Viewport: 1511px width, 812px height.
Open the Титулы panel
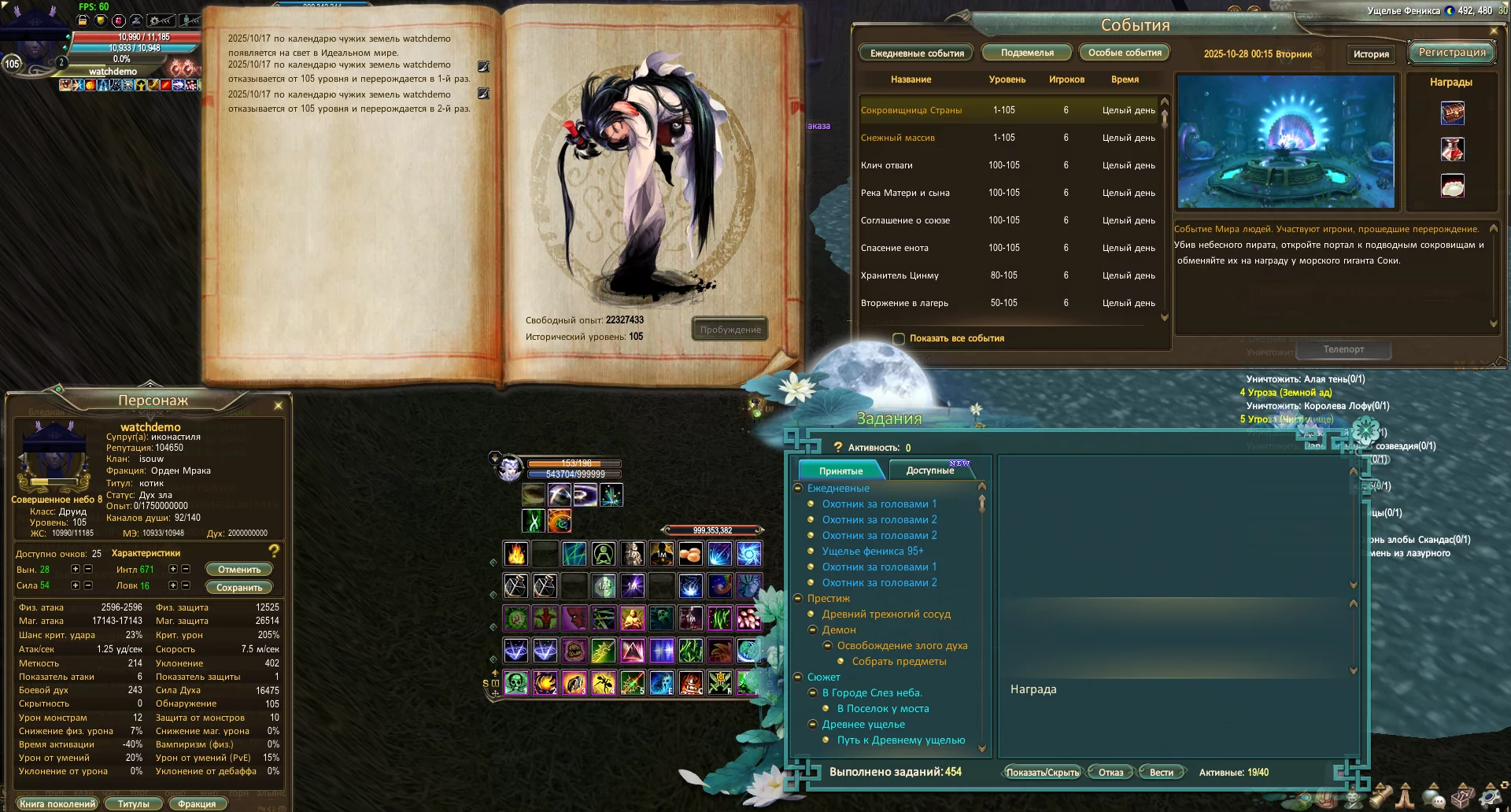pos(133,804)
